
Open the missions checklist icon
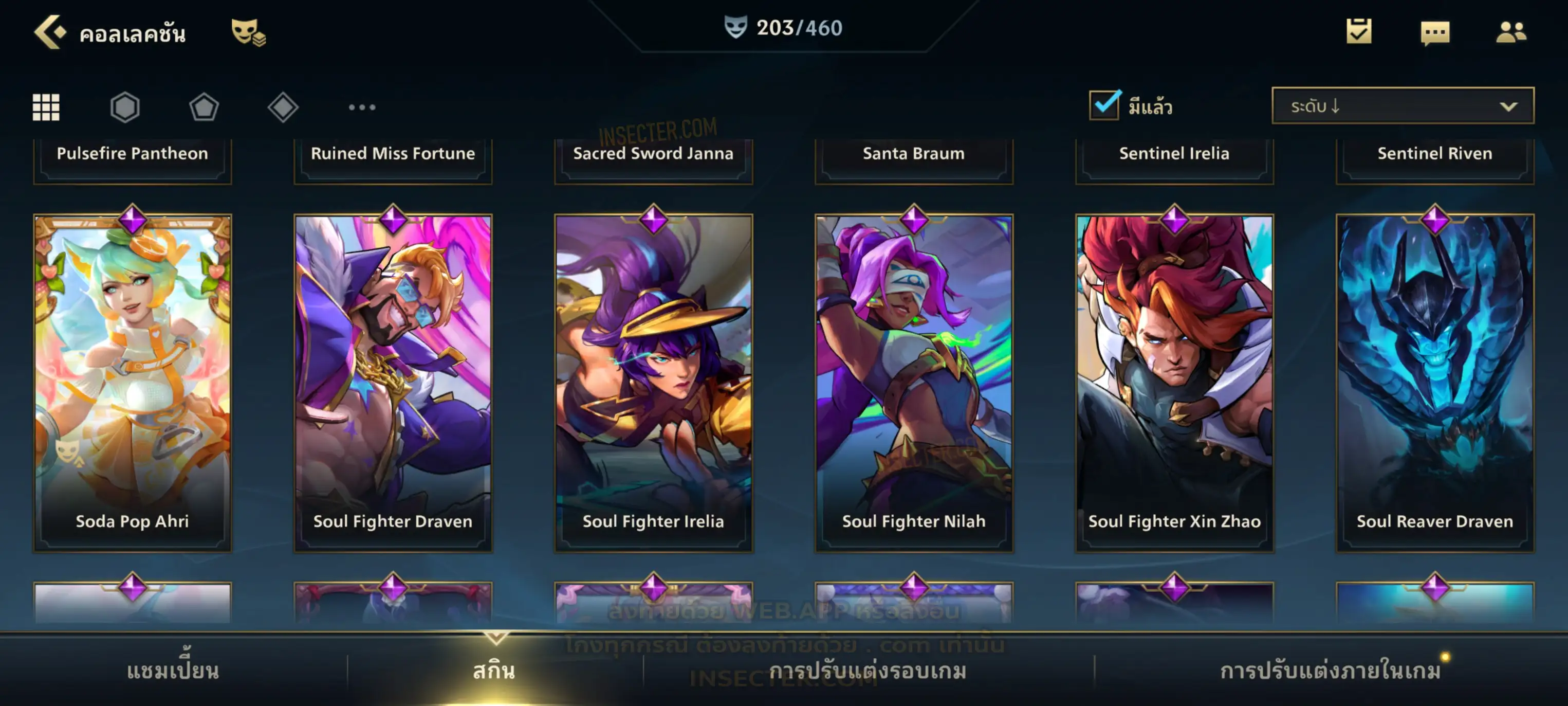tap(1359, 31)
